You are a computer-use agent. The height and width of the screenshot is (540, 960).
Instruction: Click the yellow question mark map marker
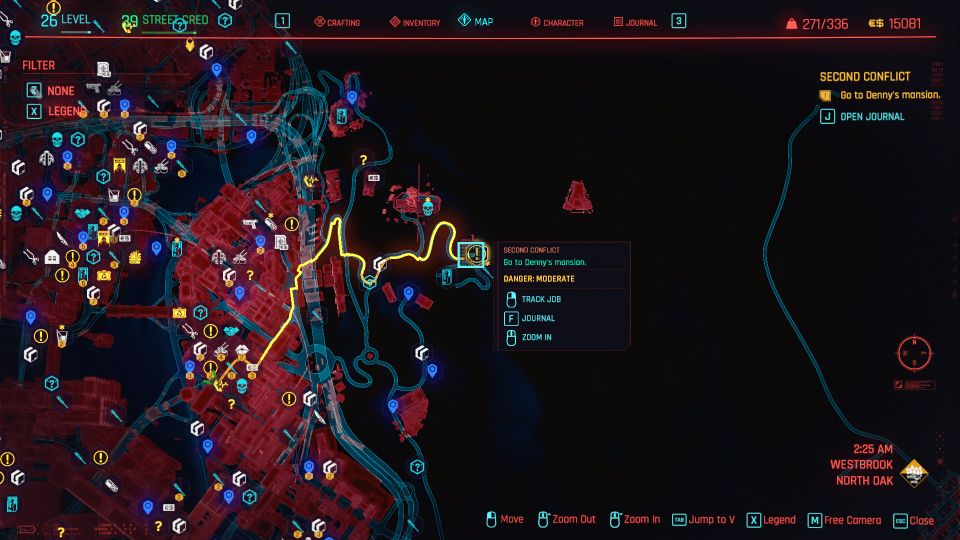click(x=363, y=159)
